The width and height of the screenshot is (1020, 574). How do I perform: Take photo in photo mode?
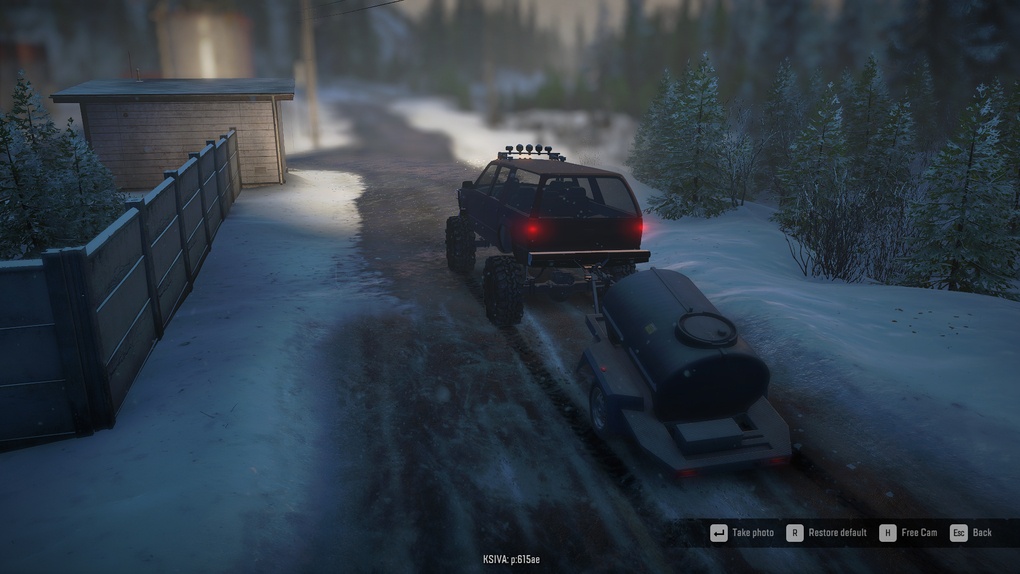[742, 533]
